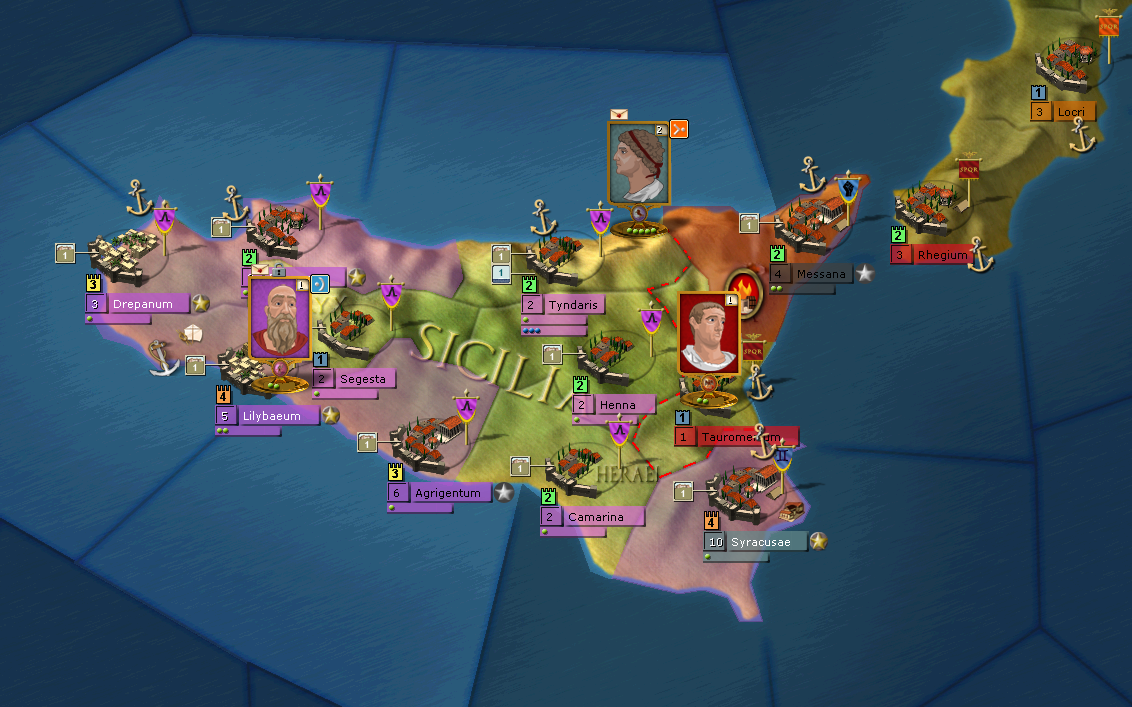The image size is (1132, 707).
Task: Open the battle marker with flame icon
Action: (746, 291)
